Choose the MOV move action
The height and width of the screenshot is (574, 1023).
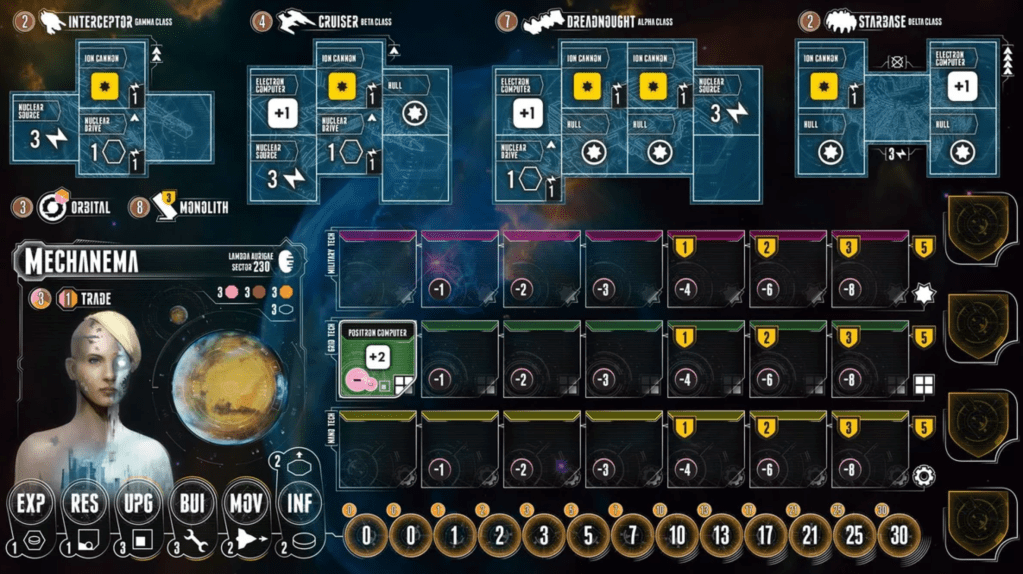[246, 503]
